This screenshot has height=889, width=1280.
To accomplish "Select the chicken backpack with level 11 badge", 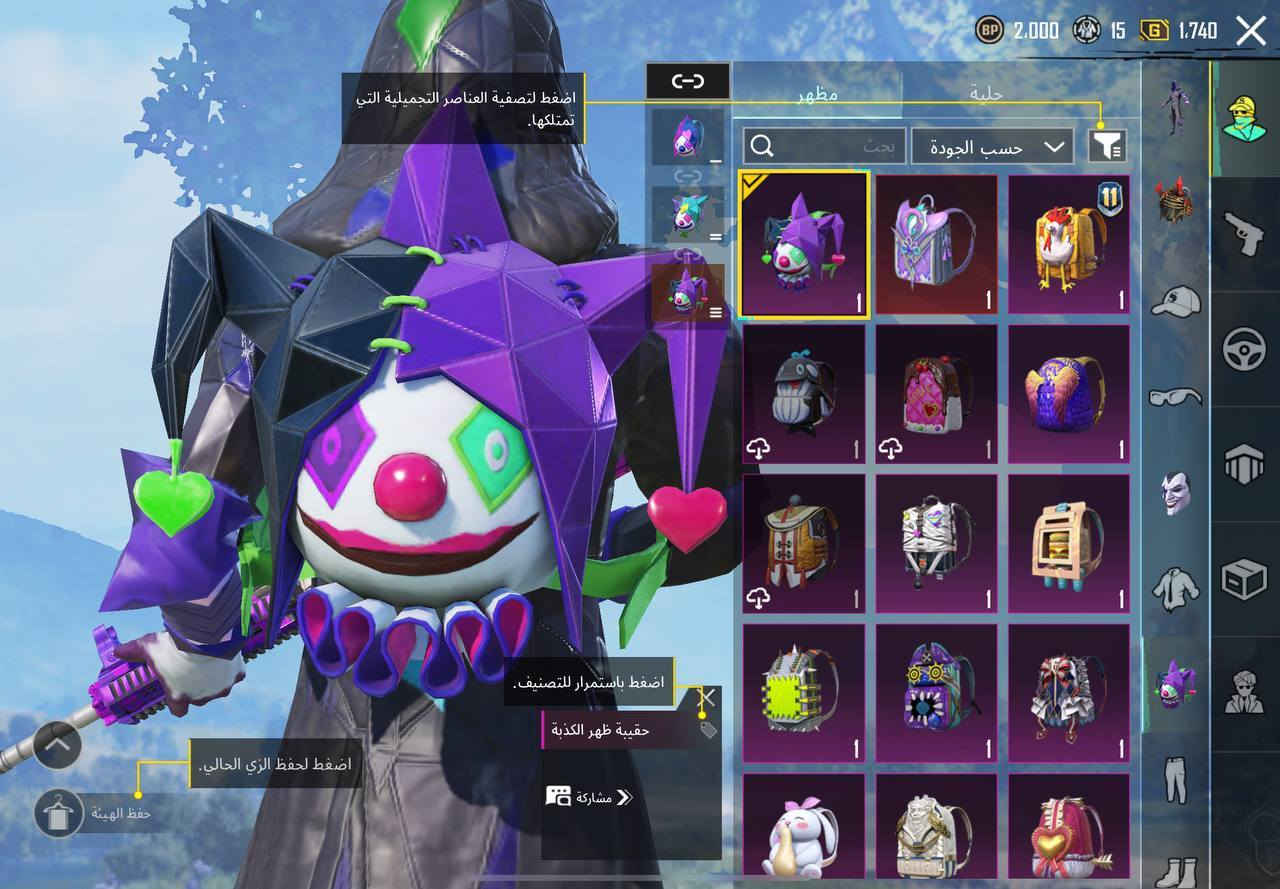I will point(1069,245).
